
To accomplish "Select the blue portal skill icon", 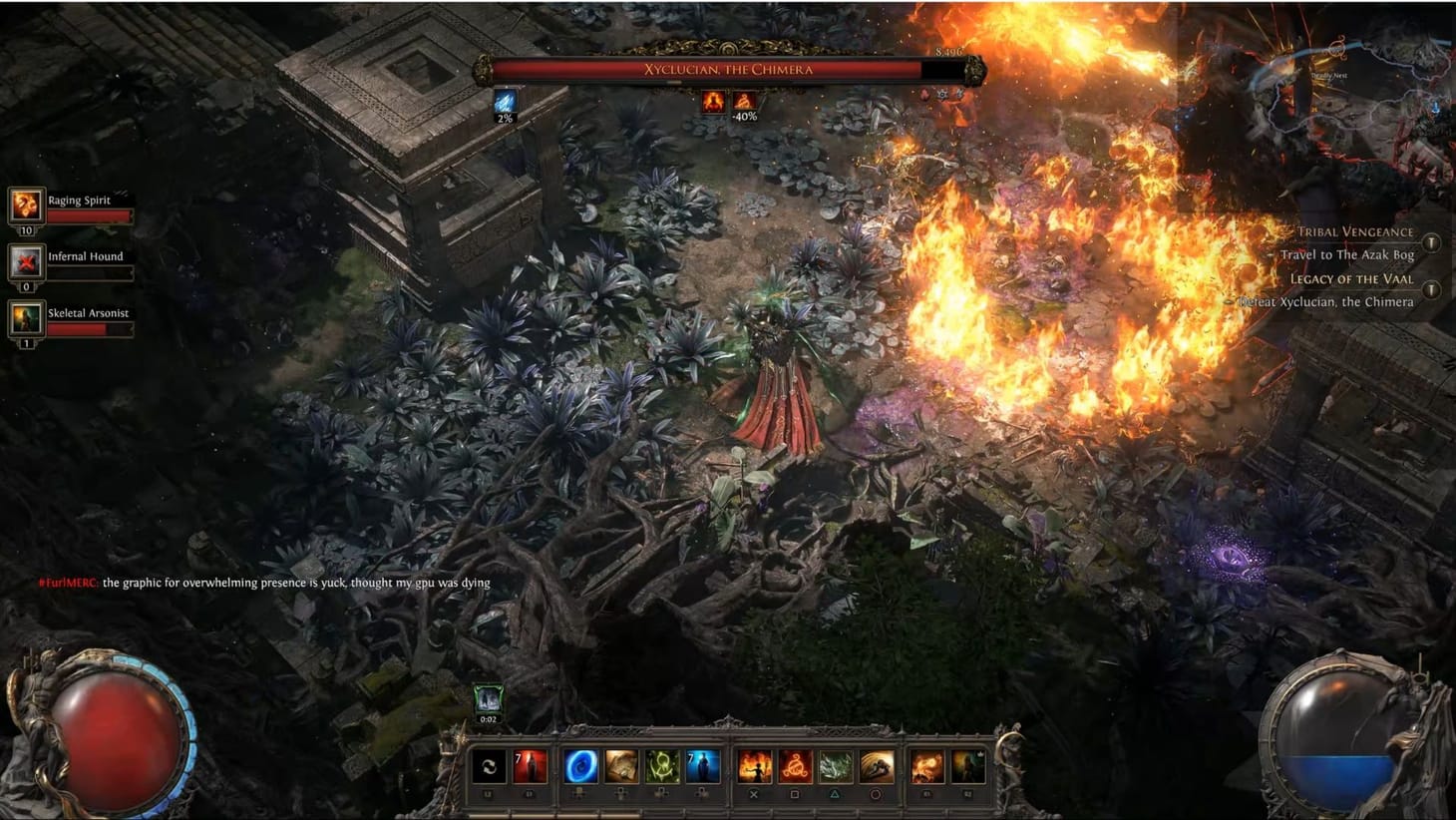I will pyautogui.click(x=578, y=766).
